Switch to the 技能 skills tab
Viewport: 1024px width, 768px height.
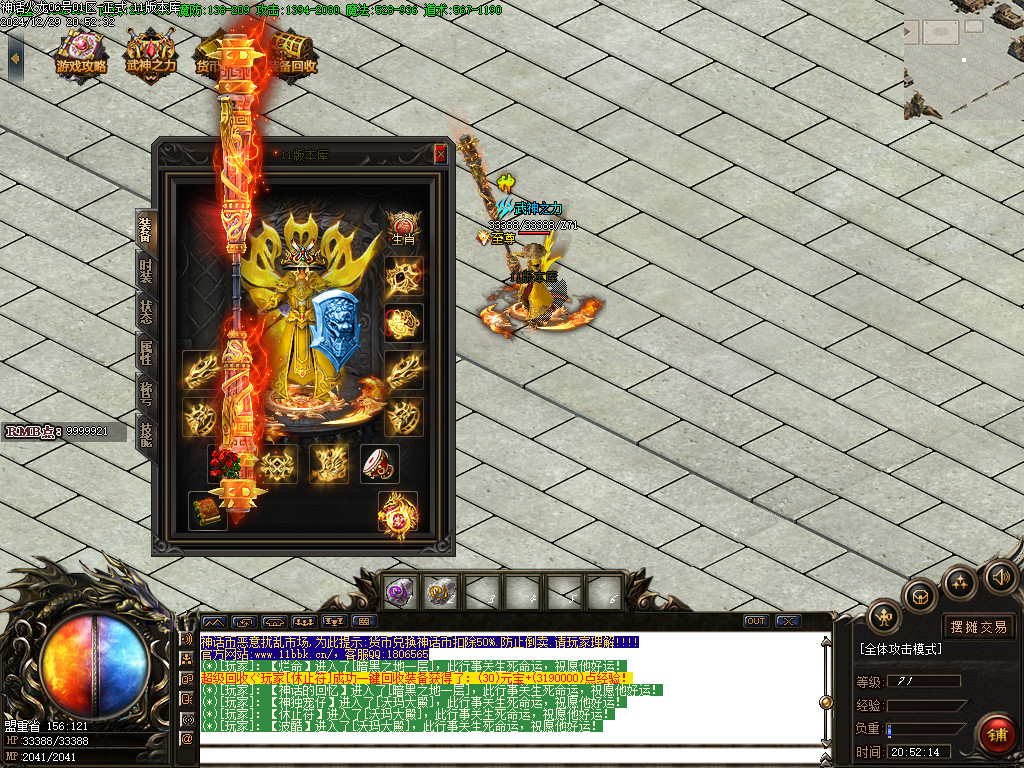tap(146, 433)
